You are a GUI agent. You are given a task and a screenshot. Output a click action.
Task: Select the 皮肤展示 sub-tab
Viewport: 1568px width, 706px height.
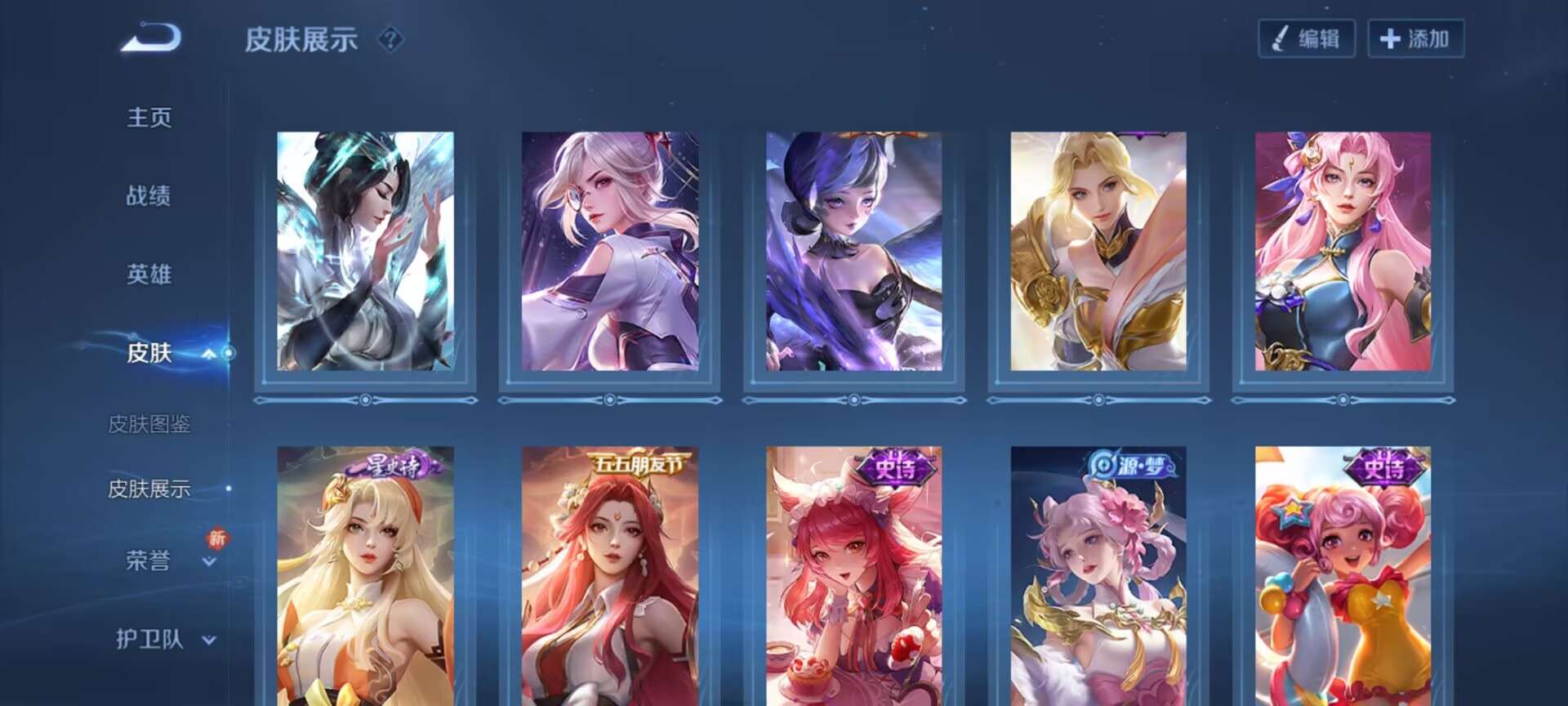pyautogui.click(x=149, y=489)
